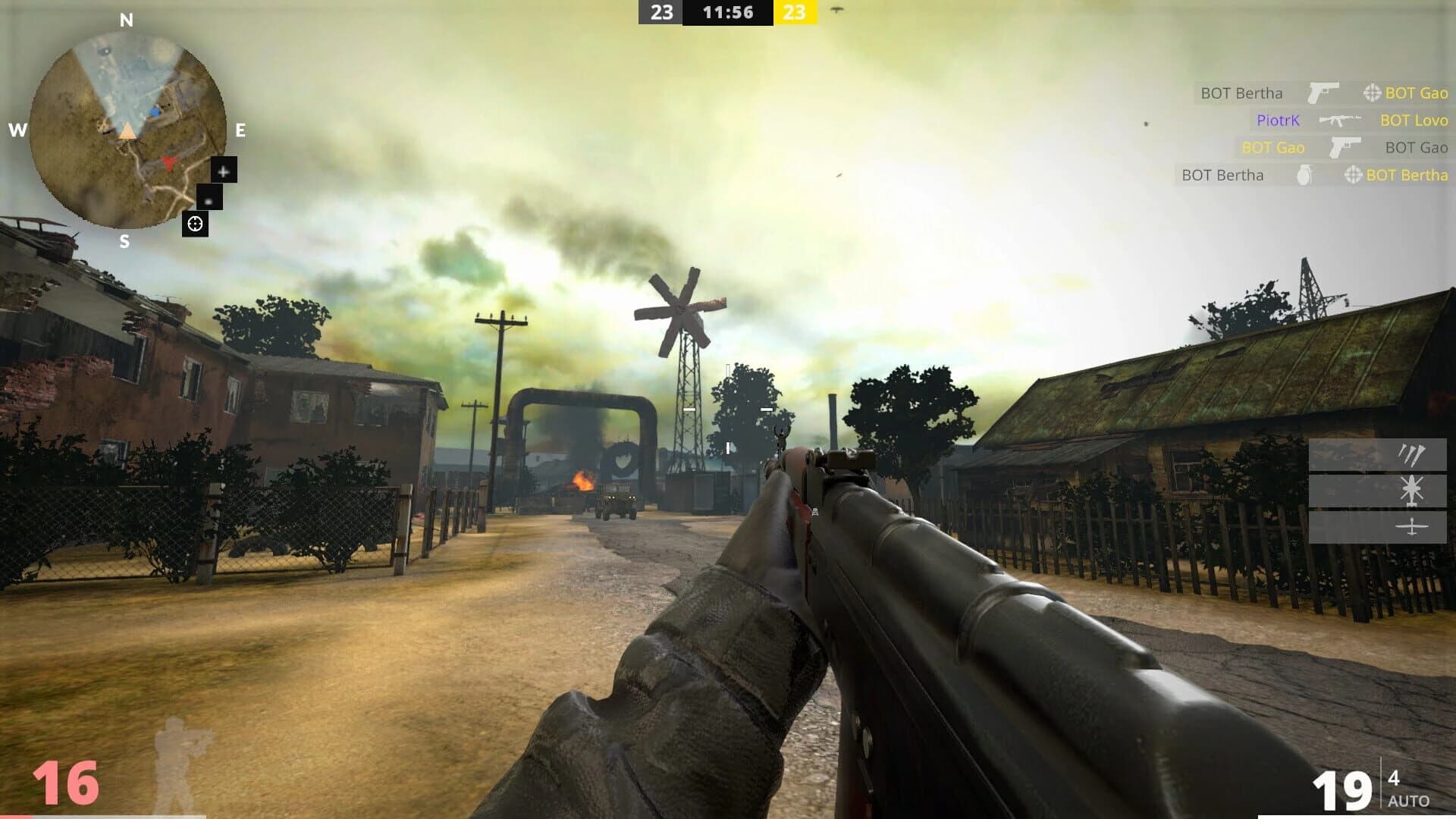Click the rifle icon beside PiotrK in killfeed
The image size is (1456, 819).
[1340, 121]
